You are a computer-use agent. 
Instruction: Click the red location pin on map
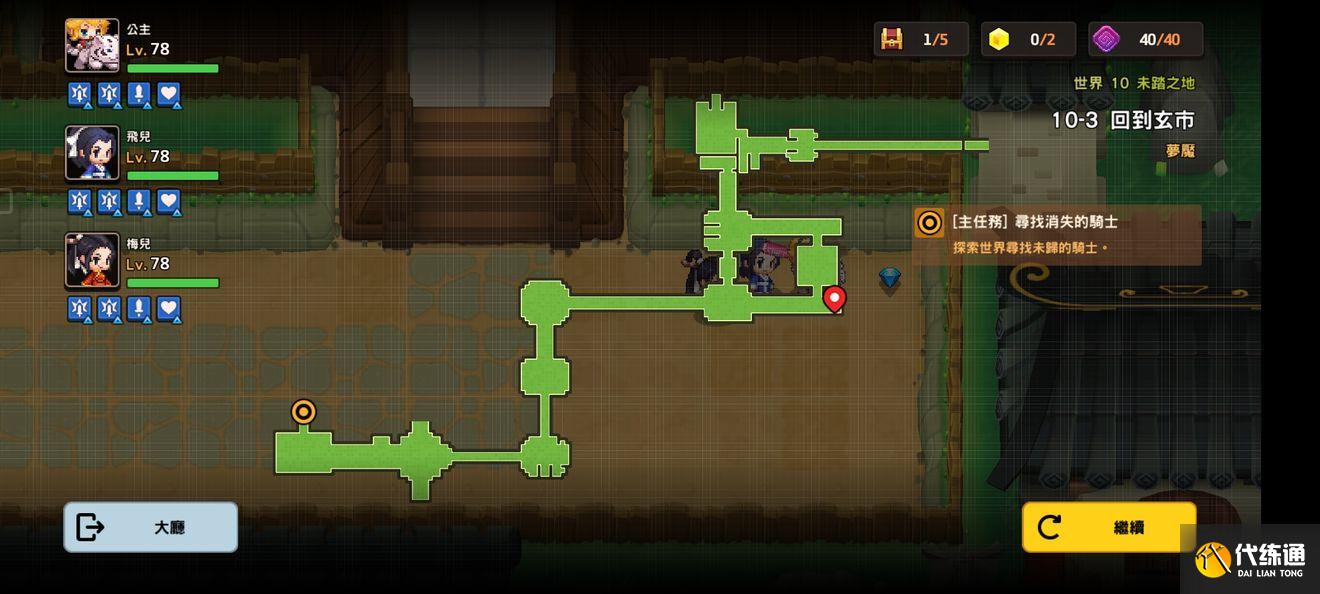tap(834, 298)
